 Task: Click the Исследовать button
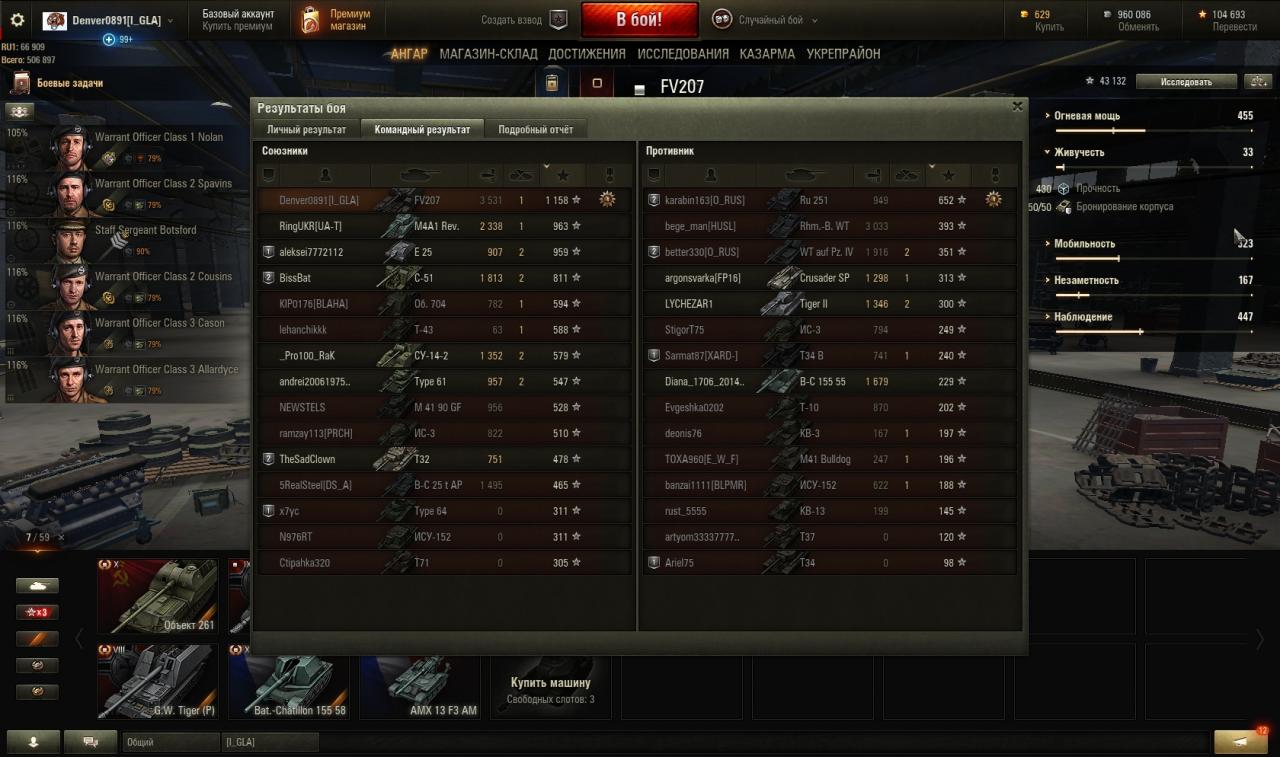[x=1186, y=82]
